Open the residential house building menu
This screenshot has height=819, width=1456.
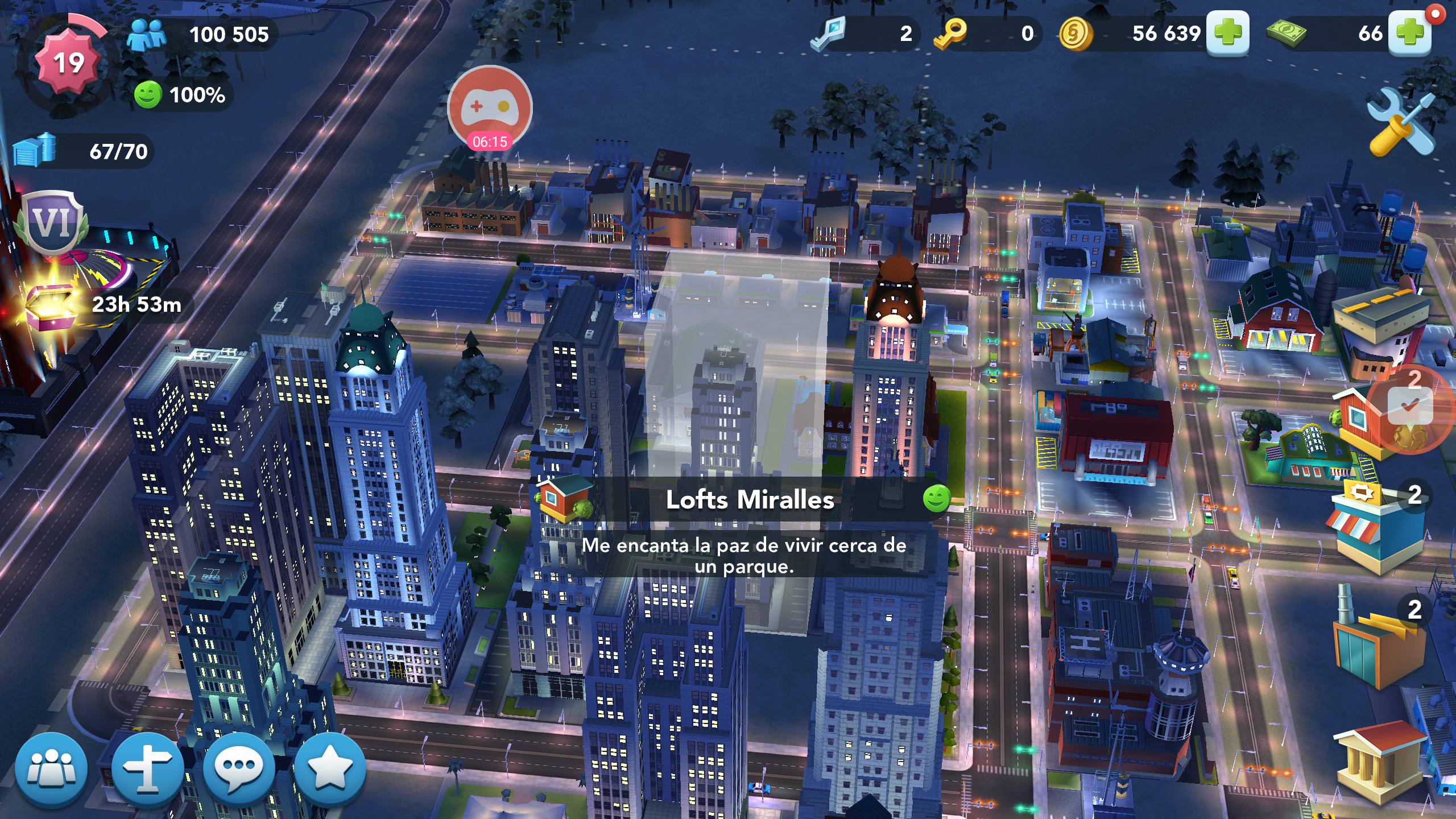[x=1365, y=421]
